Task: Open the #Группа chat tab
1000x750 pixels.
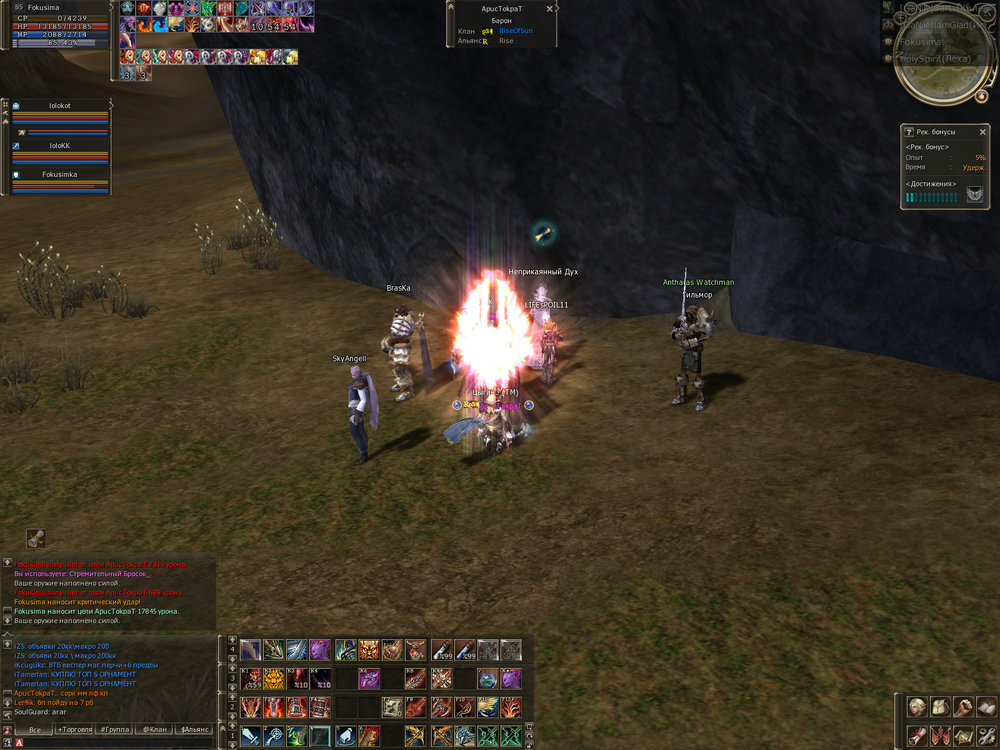Action: pyautogui.click(x=114, y=730)
